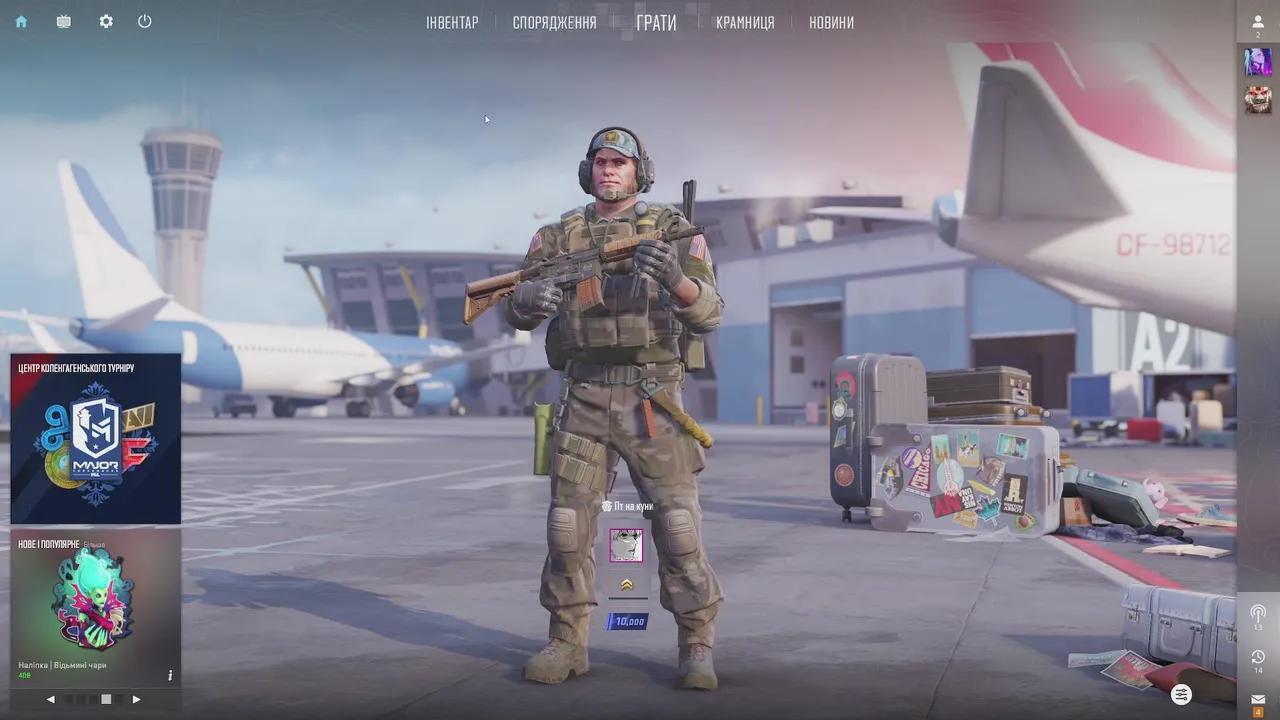Pause the promo carousel with the square button
The image size is (1280, 720).
107,699
